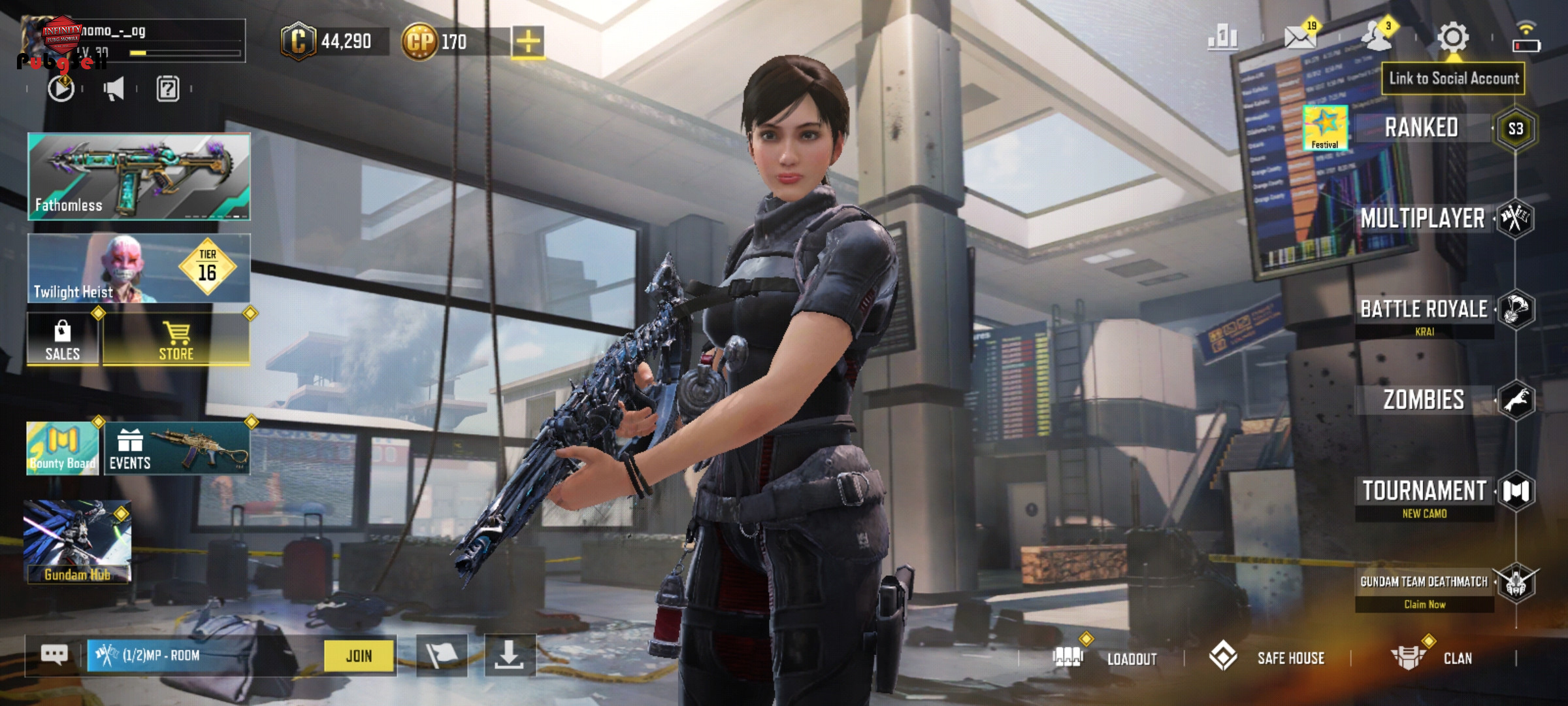1568x706 pixels.
Task: Open the Events panel
Action: 176,448
